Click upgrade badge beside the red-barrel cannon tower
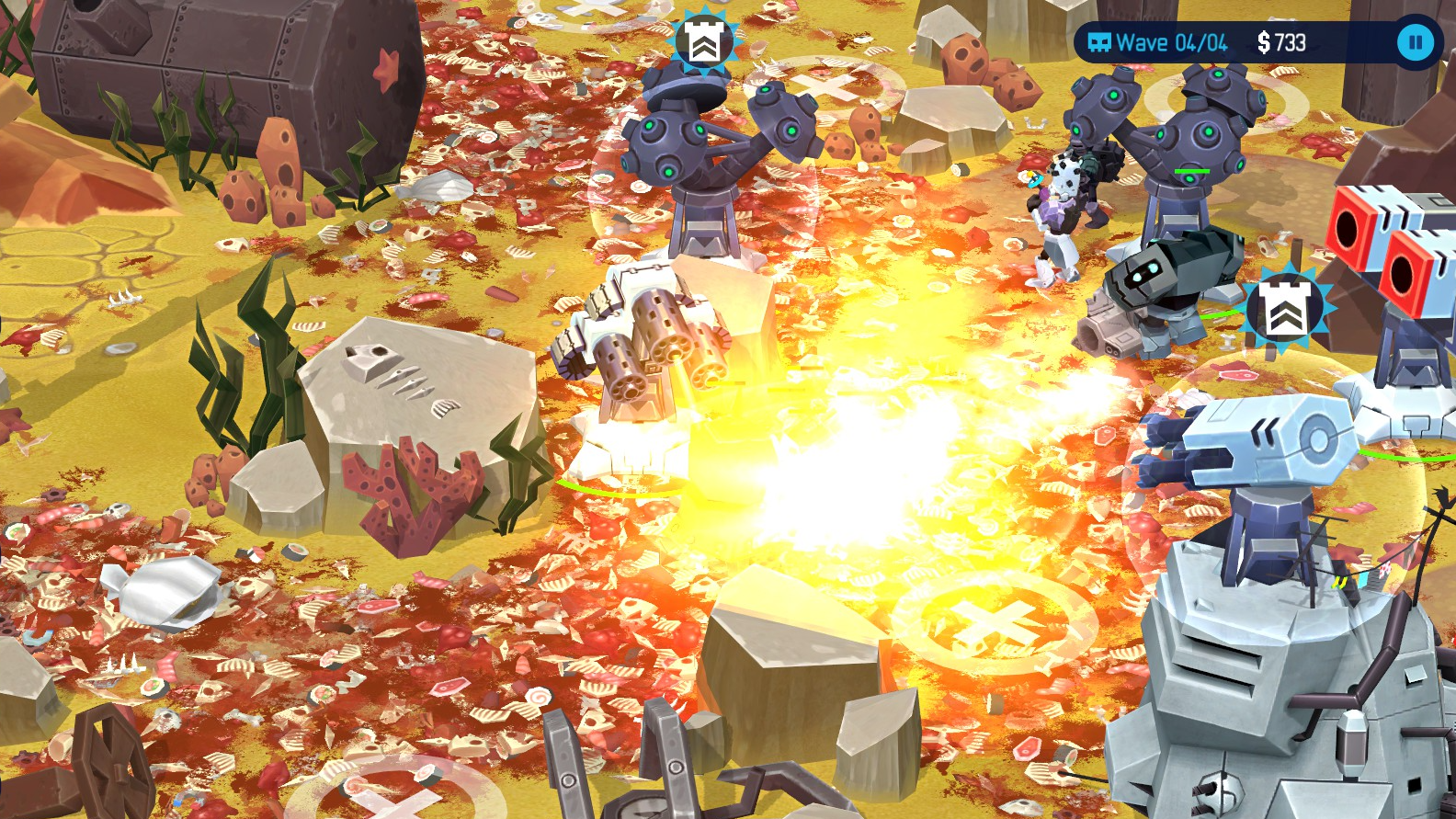 (1284, 309)
